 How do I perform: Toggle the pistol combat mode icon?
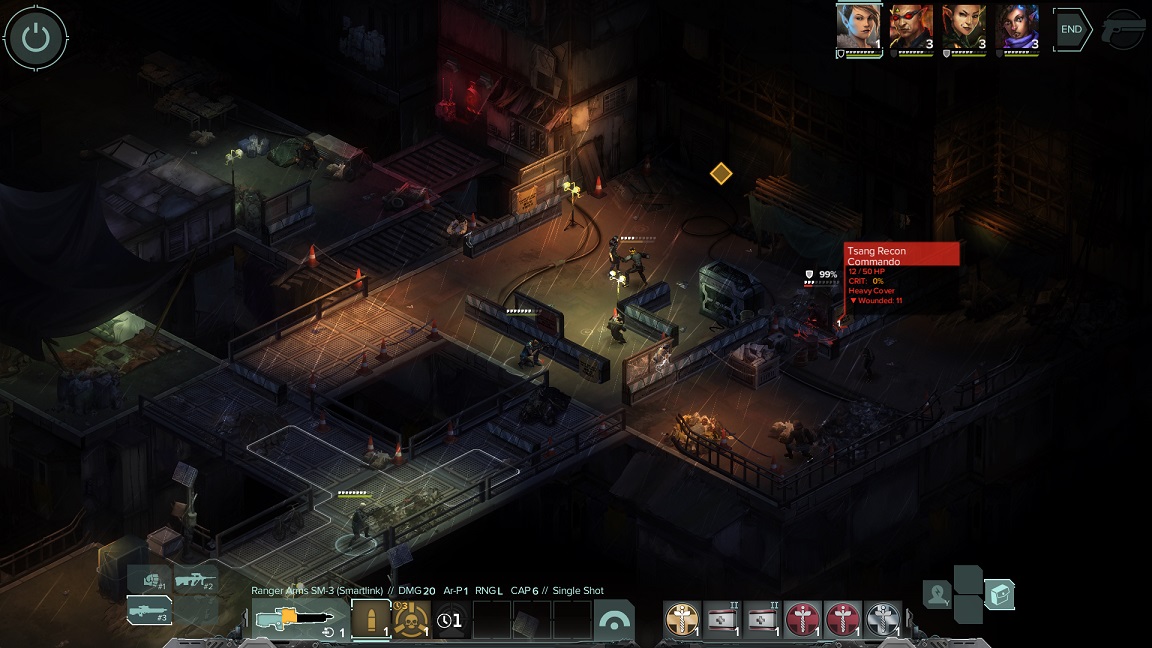(1124, 30)
